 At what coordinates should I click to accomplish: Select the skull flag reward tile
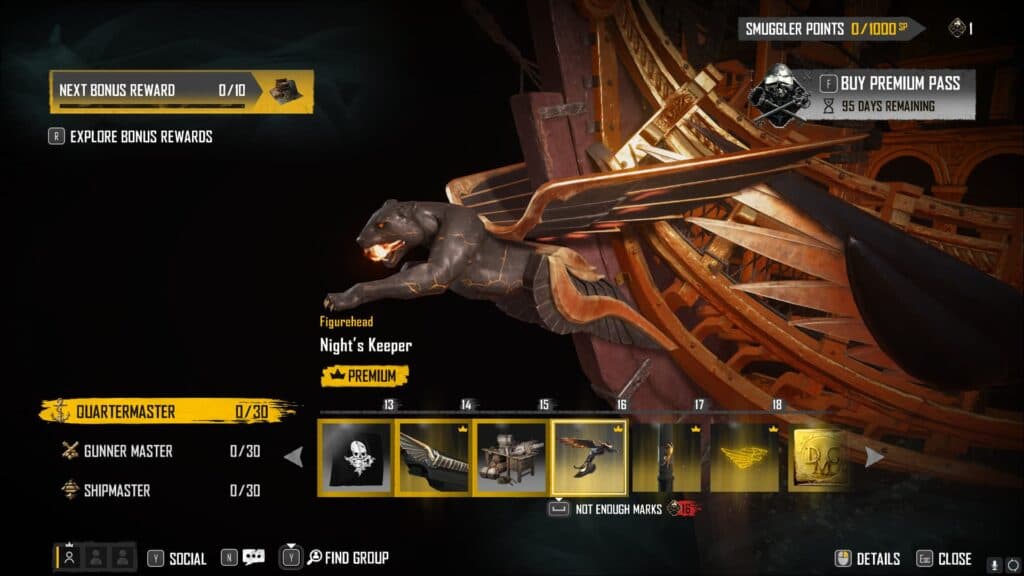pos(355,456)
